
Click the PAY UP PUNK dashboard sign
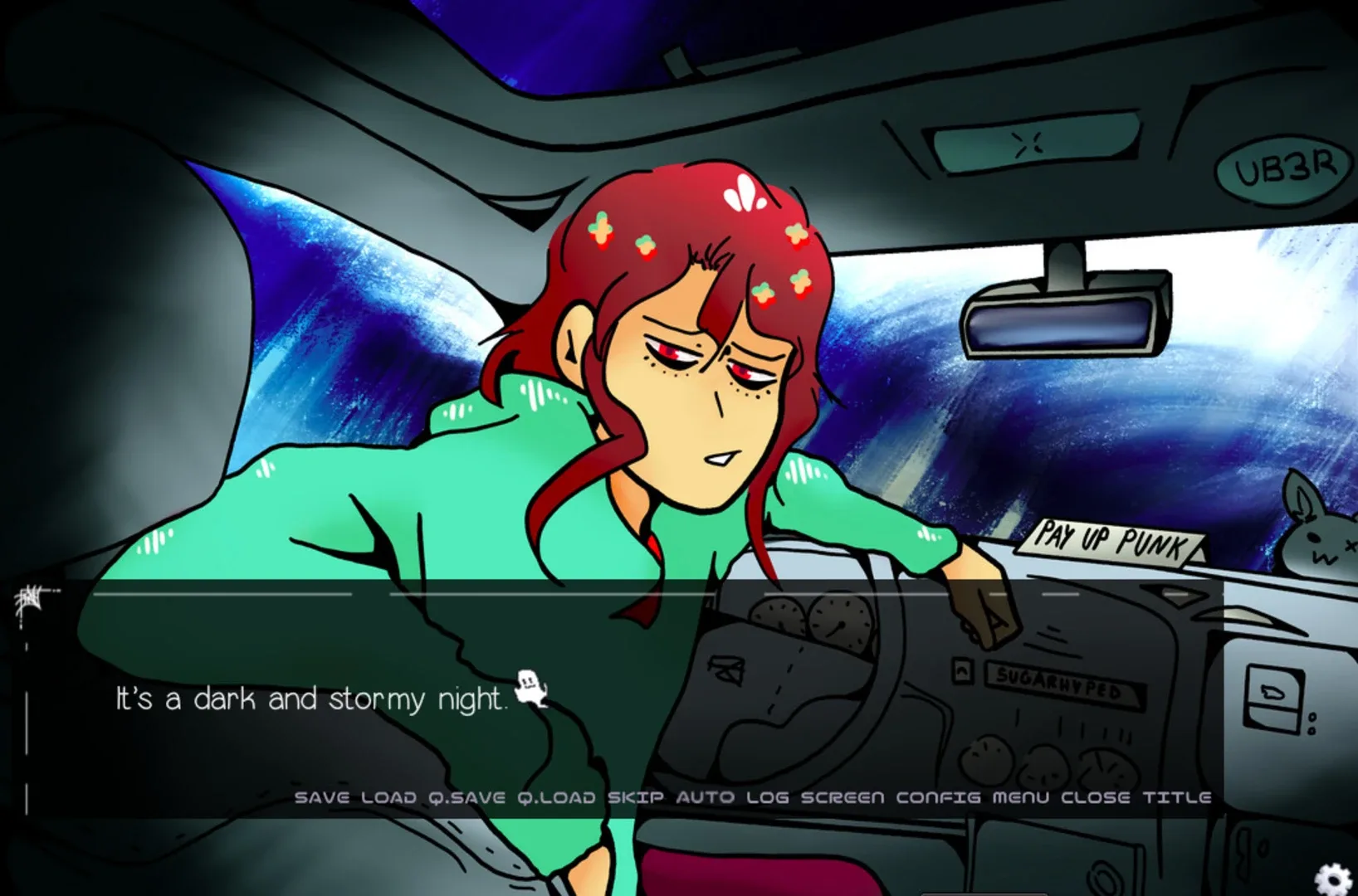click(1111, 542)
